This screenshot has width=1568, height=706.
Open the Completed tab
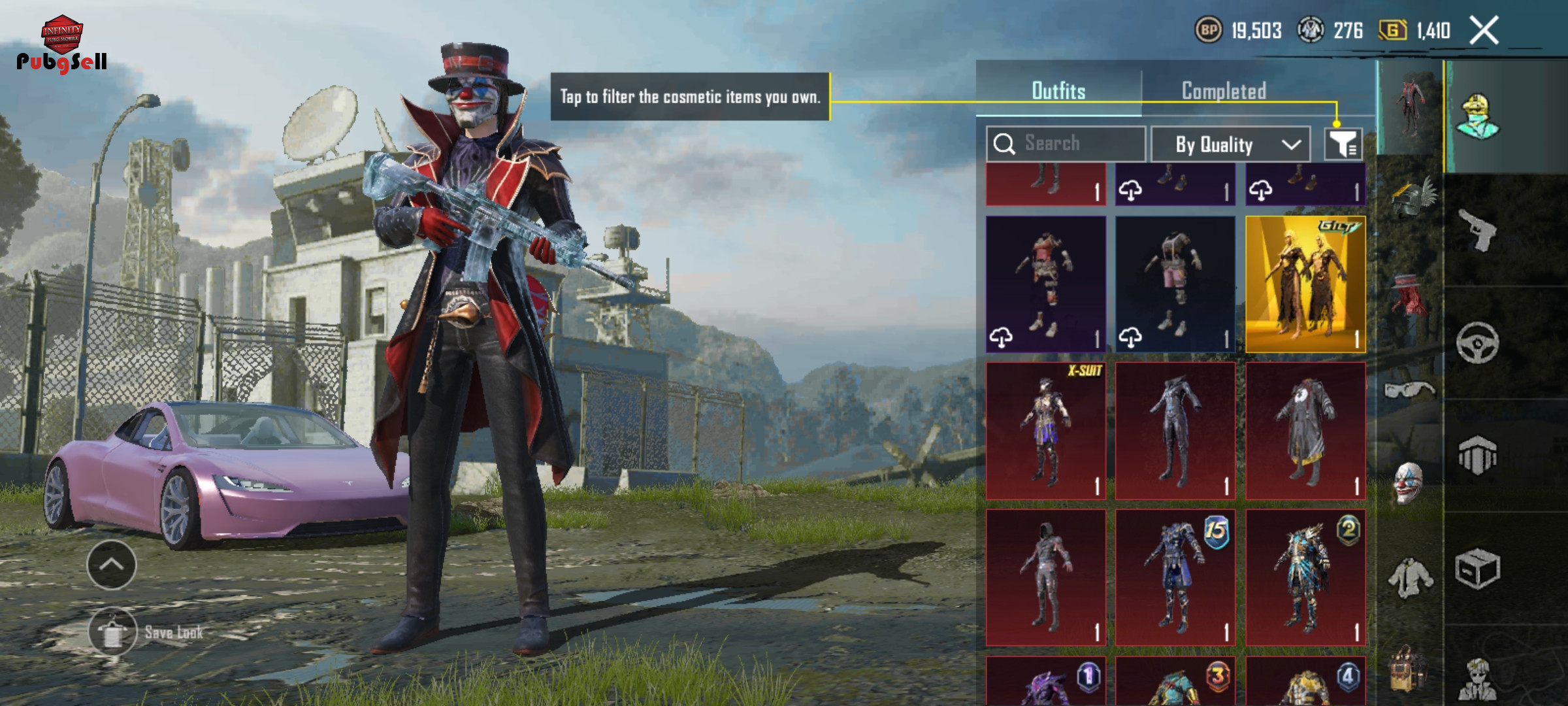(1224, 91)
